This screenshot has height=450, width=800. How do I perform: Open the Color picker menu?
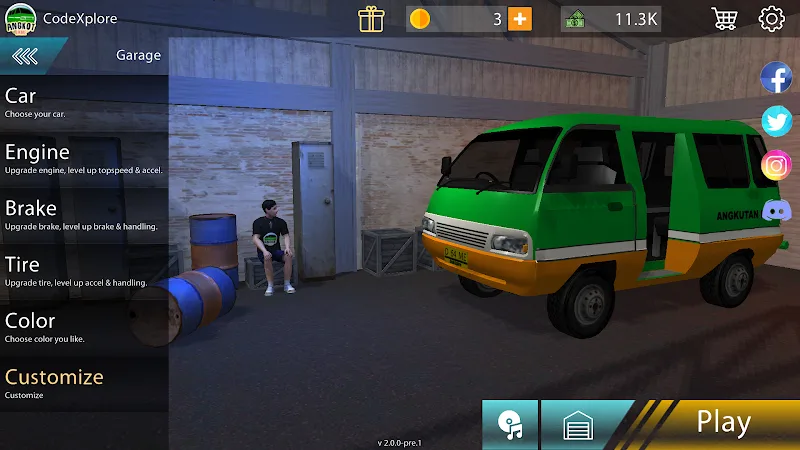coord(60,327)
